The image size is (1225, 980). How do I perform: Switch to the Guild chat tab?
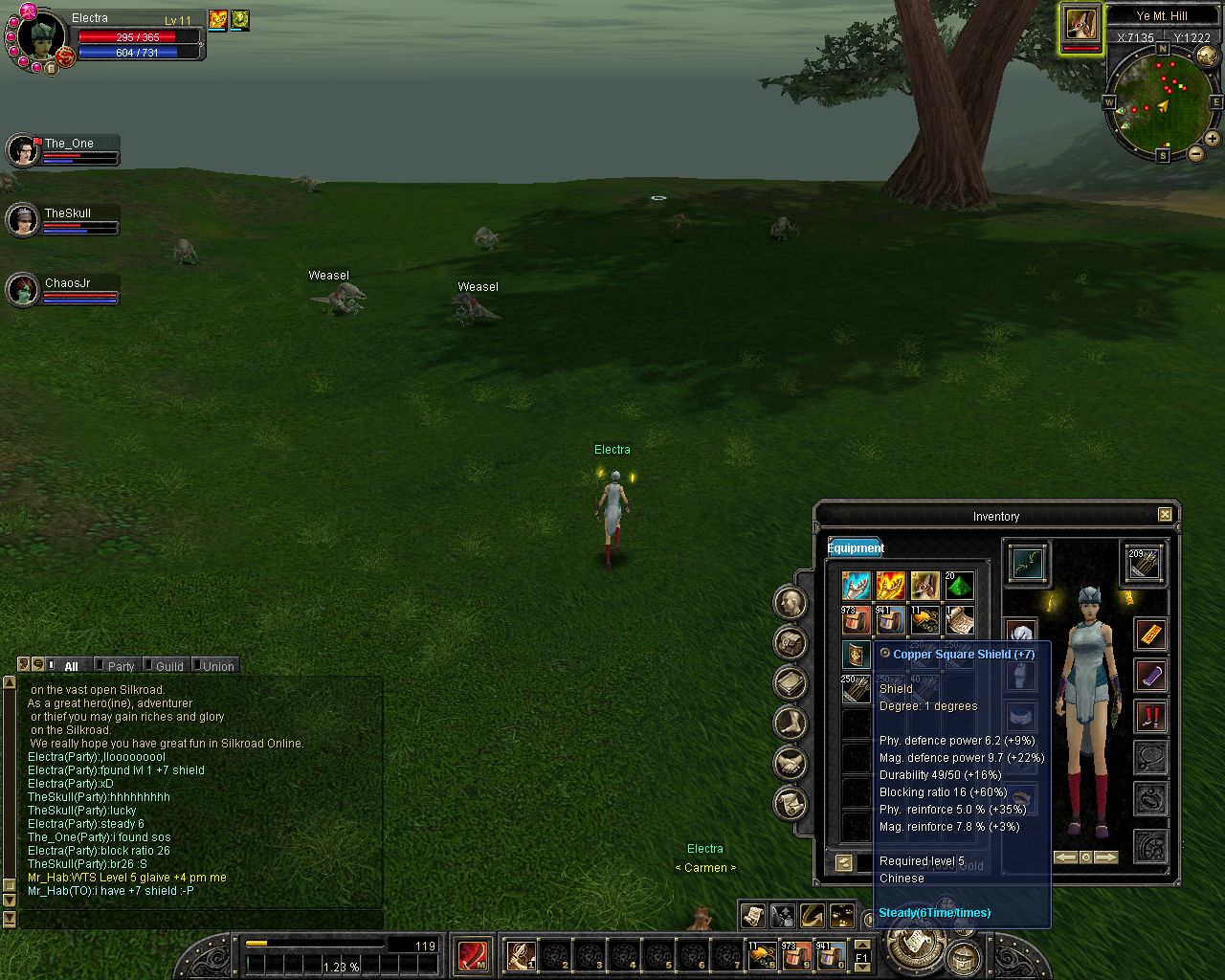pyautogui.click(x=168, y=666)
